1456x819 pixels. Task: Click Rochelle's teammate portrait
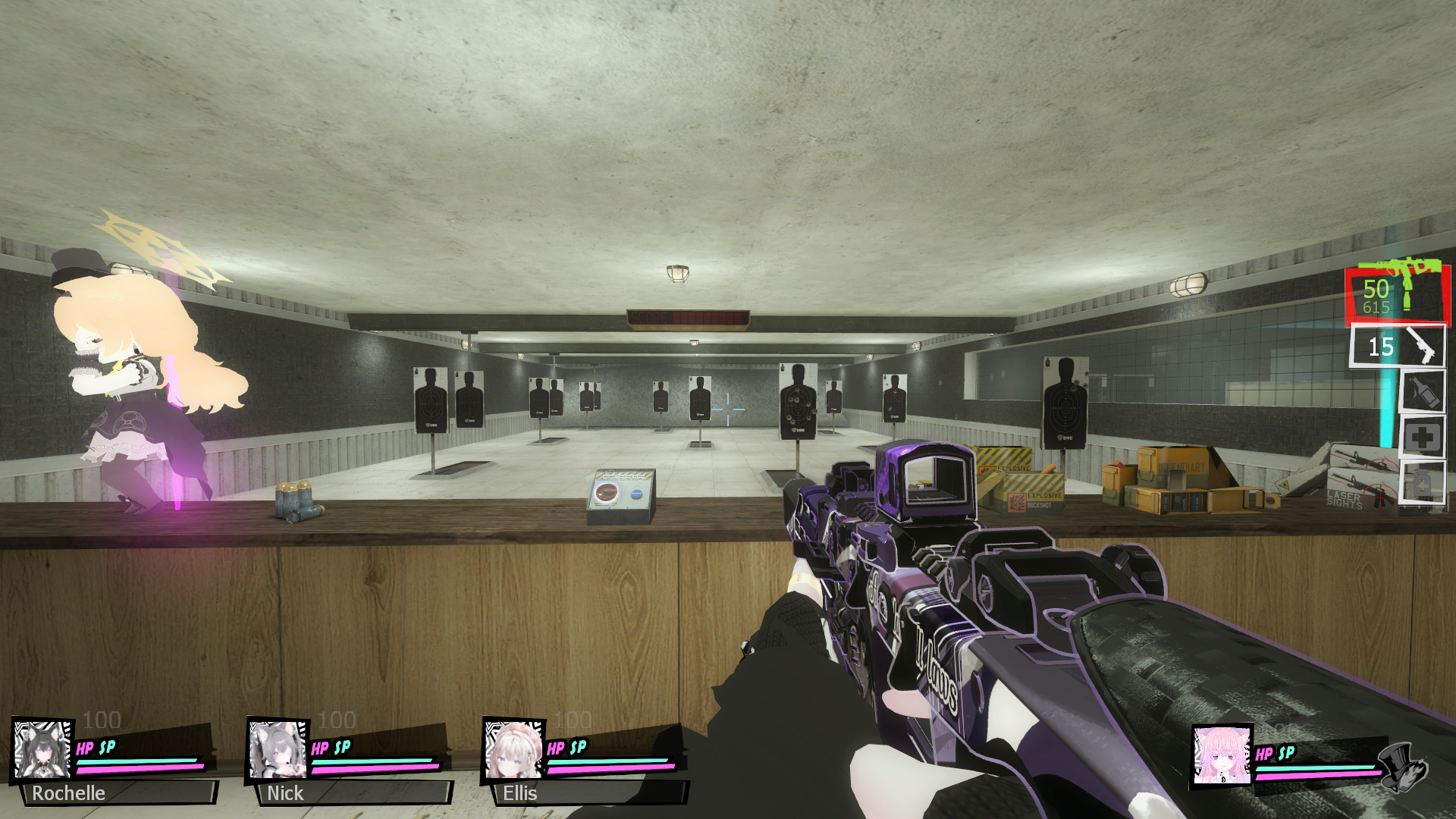tap(42, 750)
